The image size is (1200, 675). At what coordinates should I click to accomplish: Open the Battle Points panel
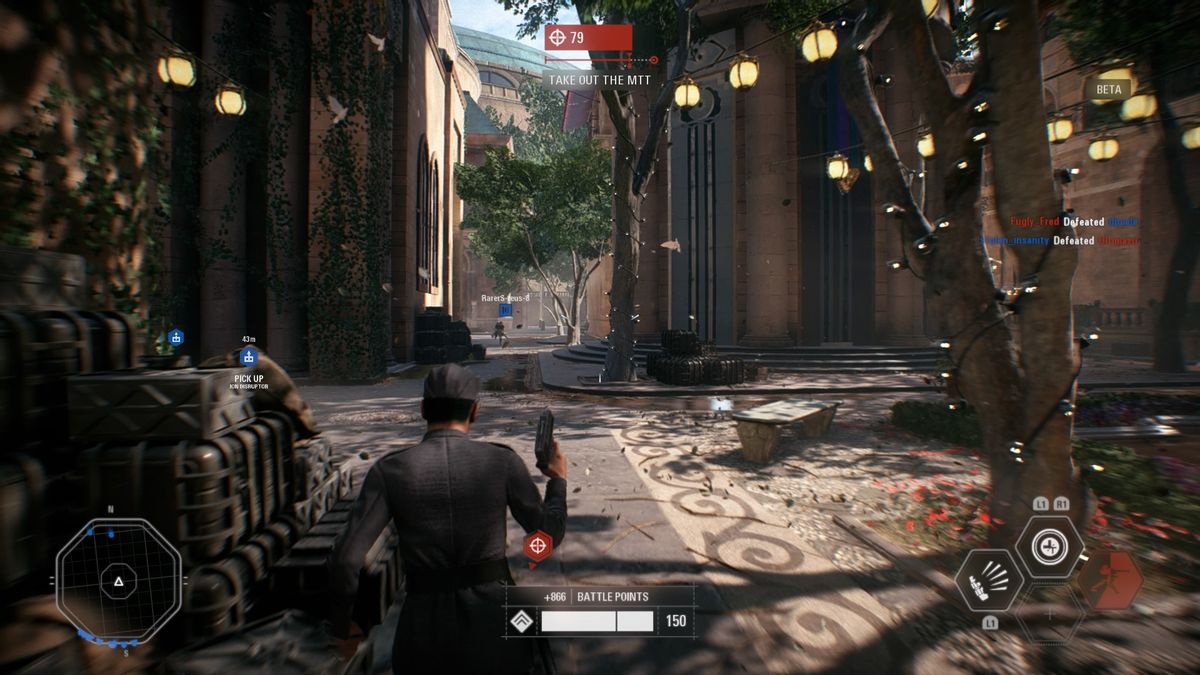coord(598,610)
